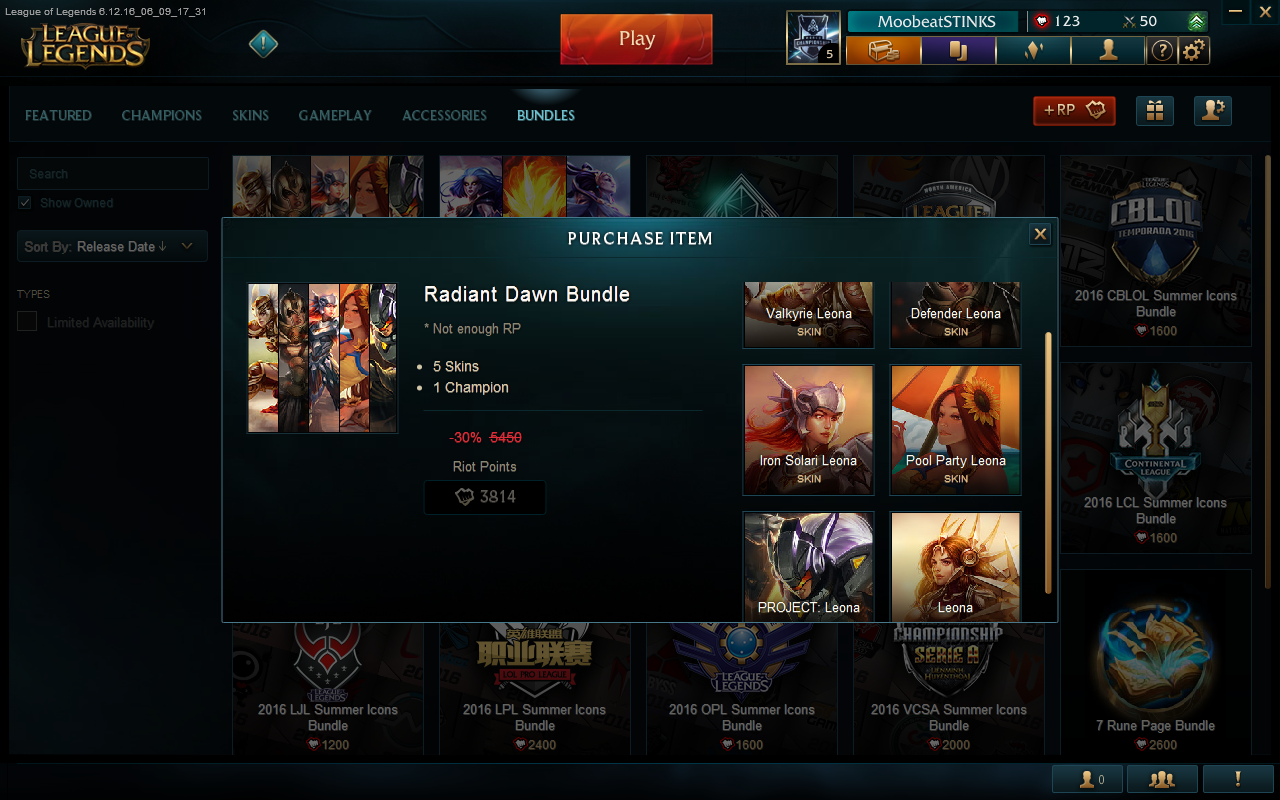Screen dimensions: 1280x800
Task: Open the summoner profile icon
Action: click(1108, 50)
